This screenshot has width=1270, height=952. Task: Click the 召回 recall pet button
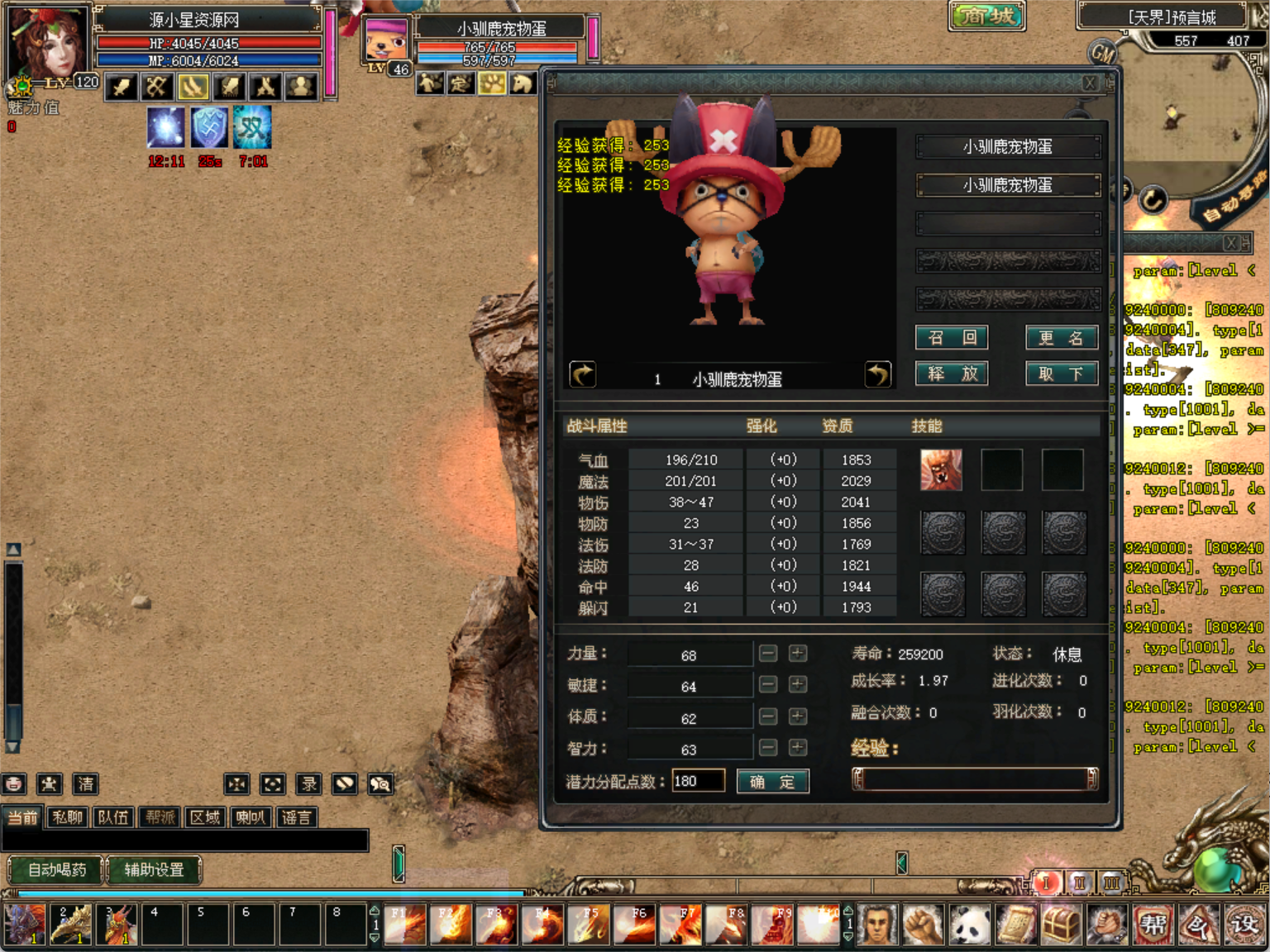[952, 337]
